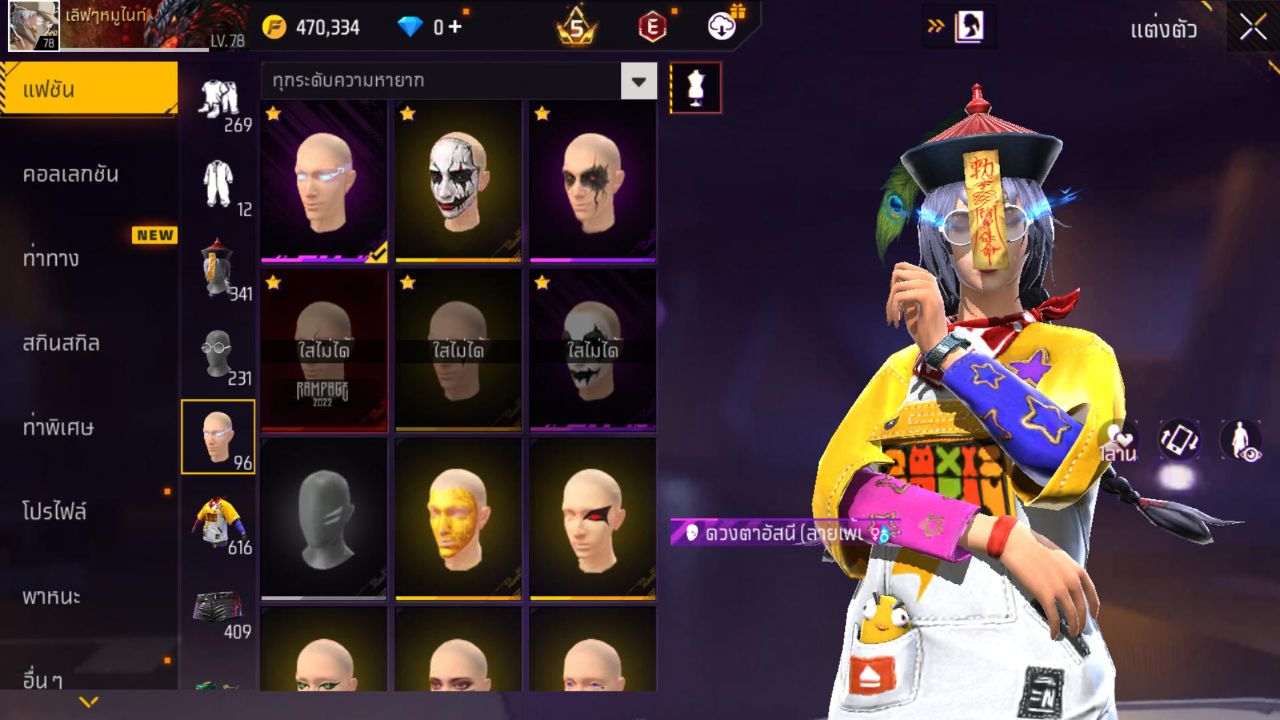This screenshot has height=720, width=1280.
Task: Open the rarity filter dropdown
Action: (x=640, y=81)
